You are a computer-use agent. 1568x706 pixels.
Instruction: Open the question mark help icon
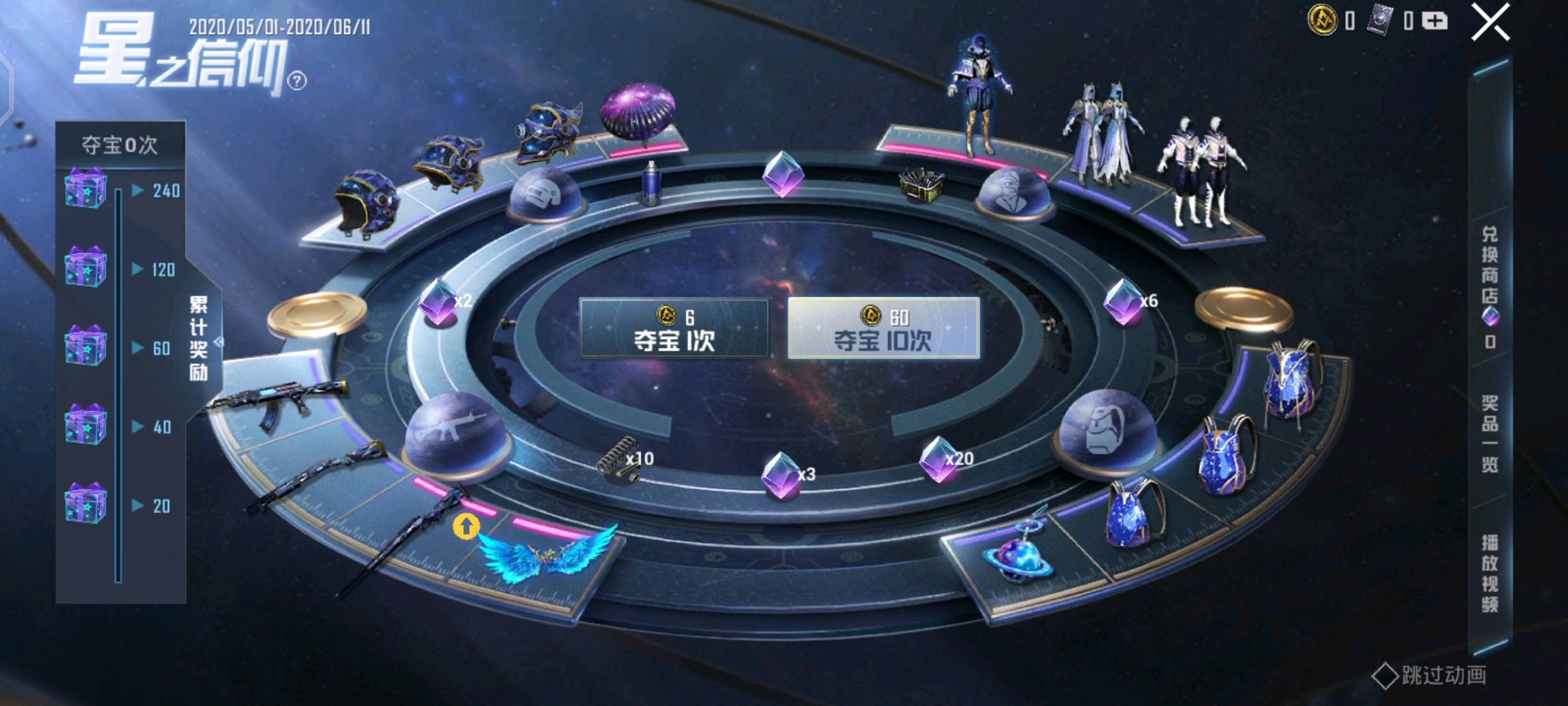[297, 81]
